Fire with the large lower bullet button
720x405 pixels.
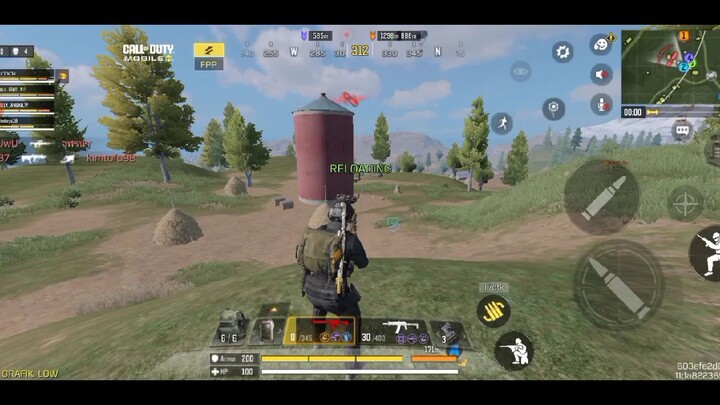618,283
